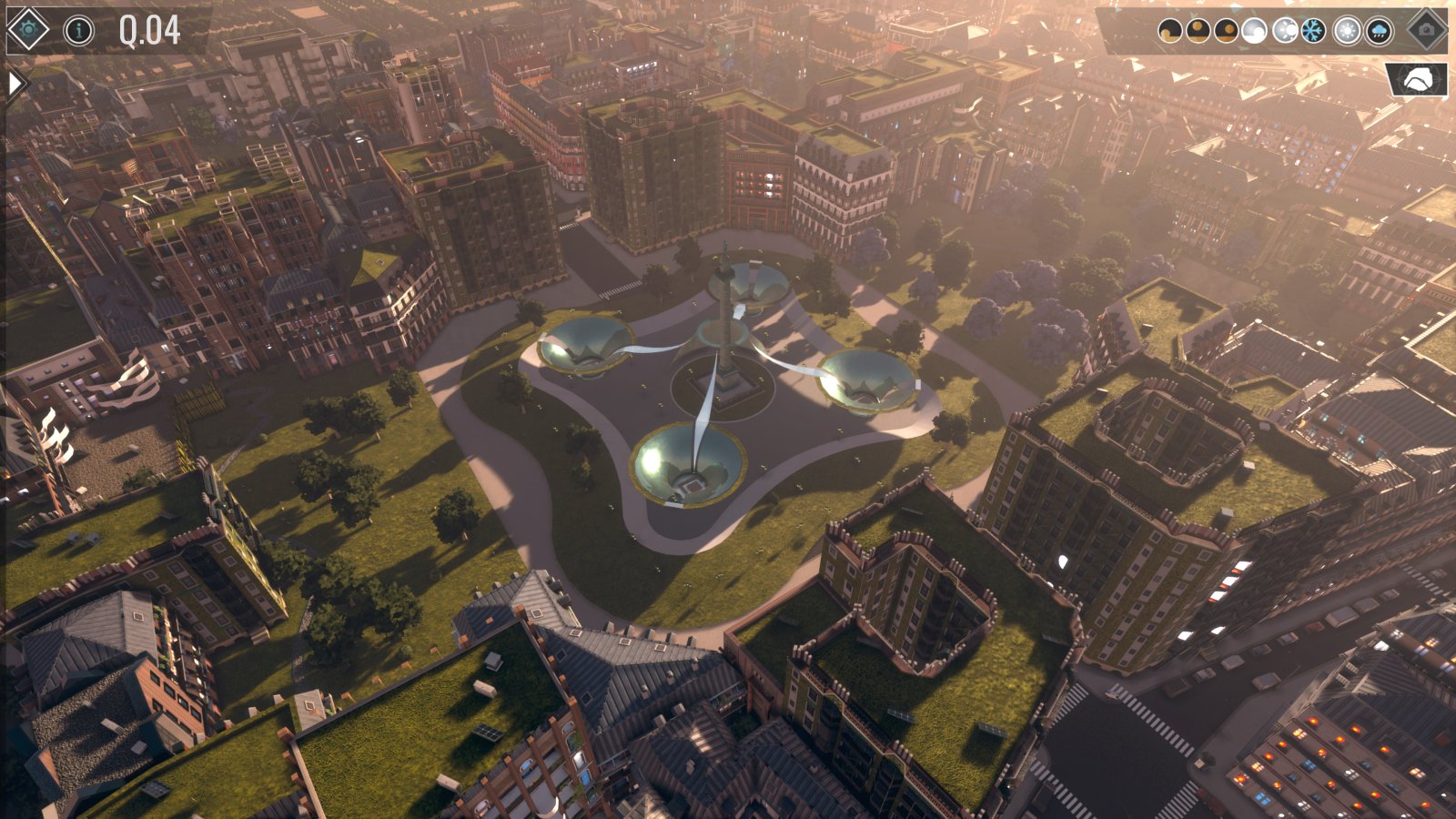The image size is (1456, 819).
Task: Open the camera photo mode button
Action: pyautogui.click(x=1426, y=30)
